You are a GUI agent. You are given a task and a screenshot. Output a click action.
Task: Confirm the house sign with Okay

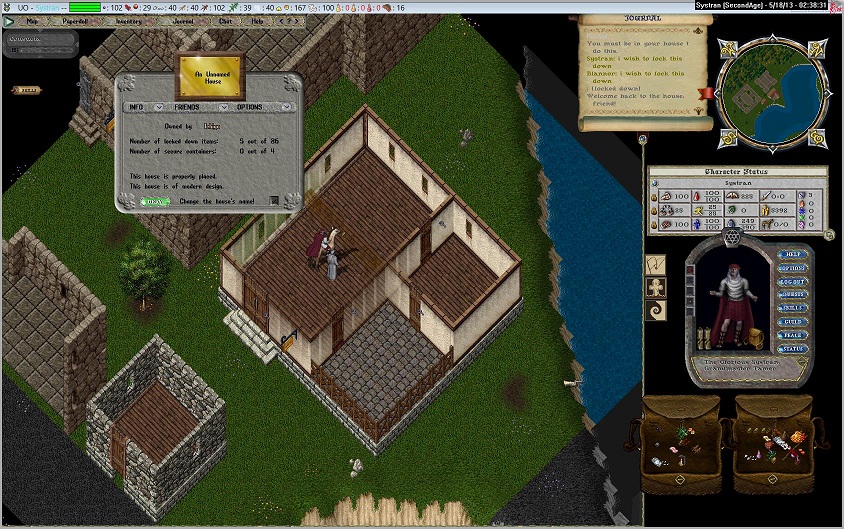(x=154, y=201)
